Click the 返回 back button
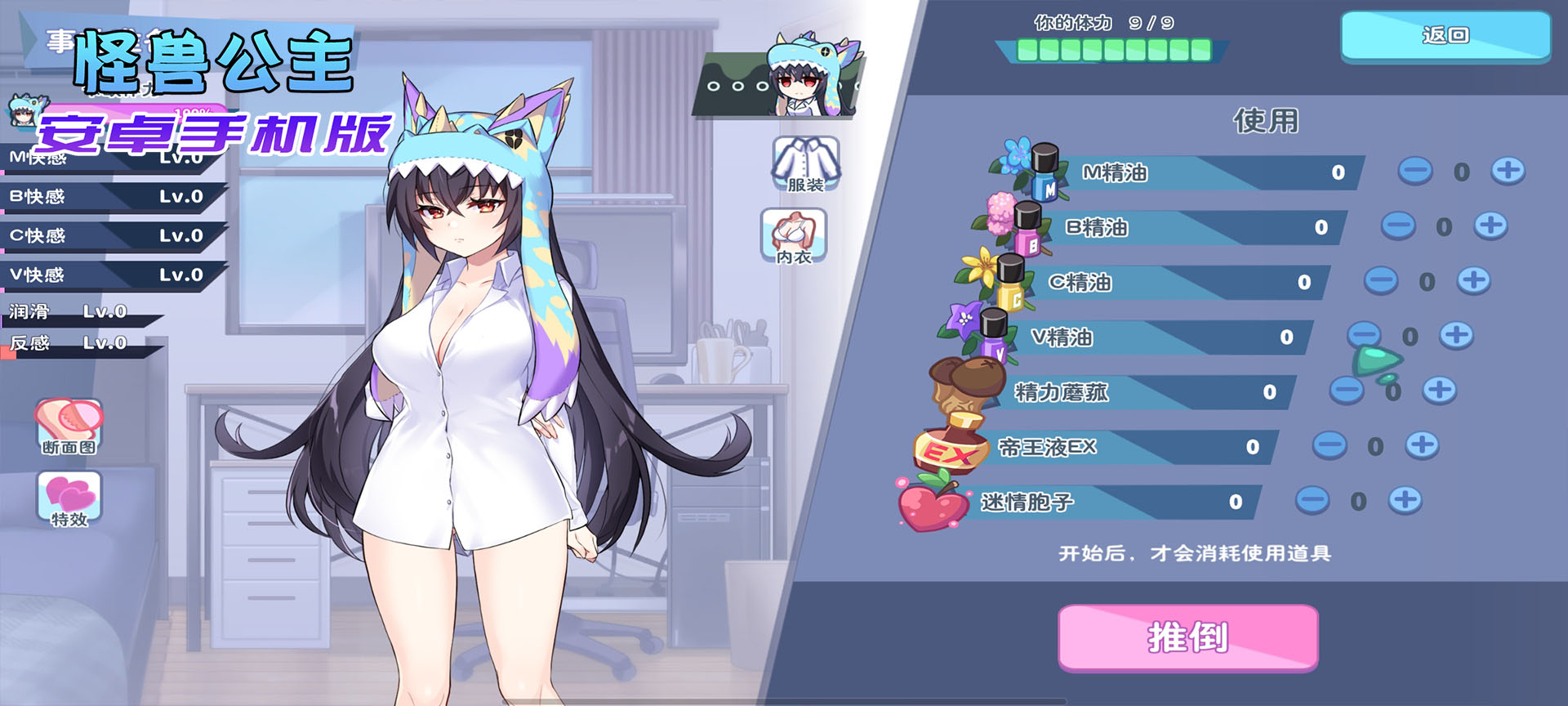 click(x=1445, y=36)
